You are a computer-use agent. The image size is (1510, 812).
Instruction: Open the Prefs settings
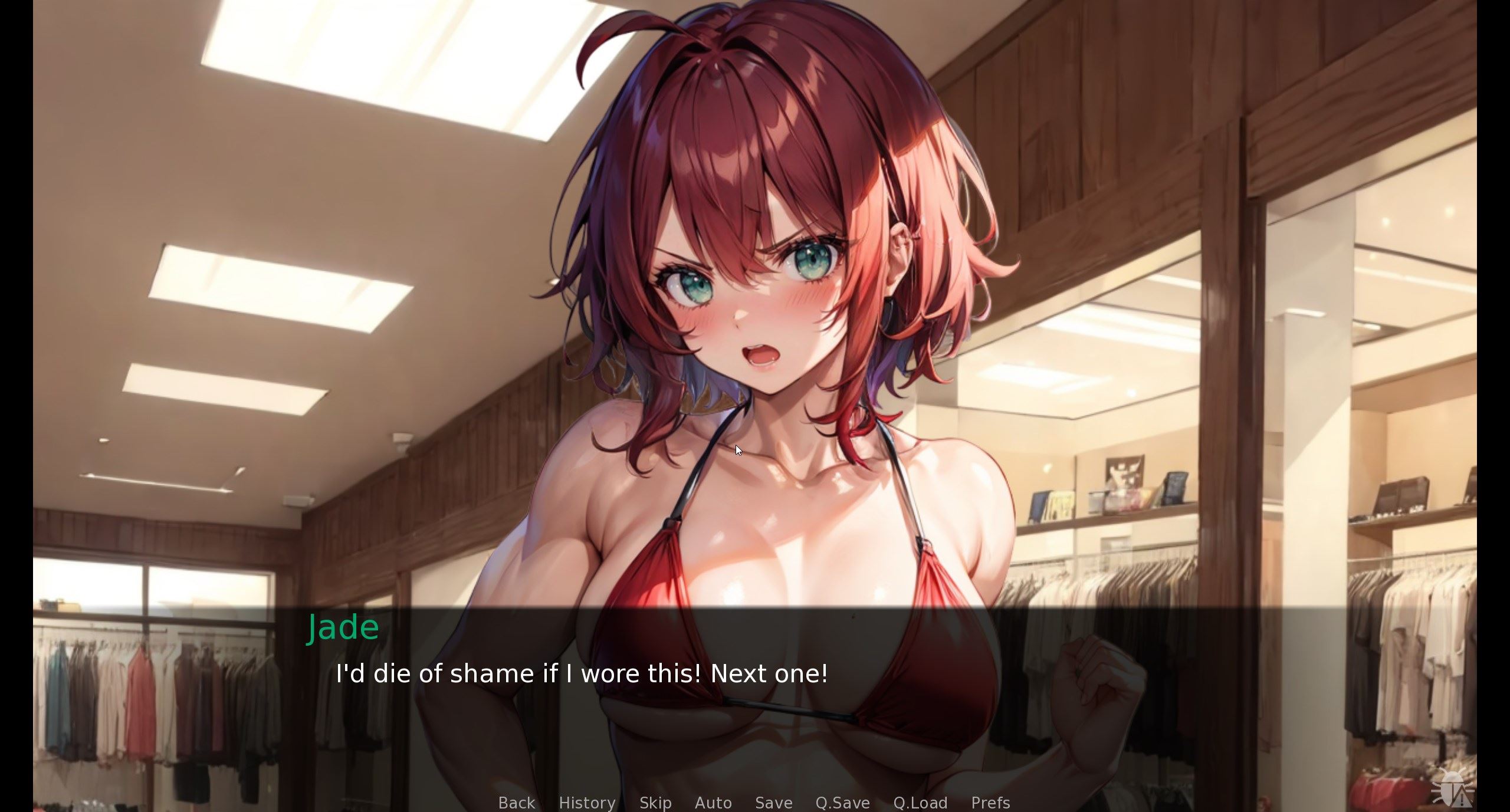click(990, 803)
